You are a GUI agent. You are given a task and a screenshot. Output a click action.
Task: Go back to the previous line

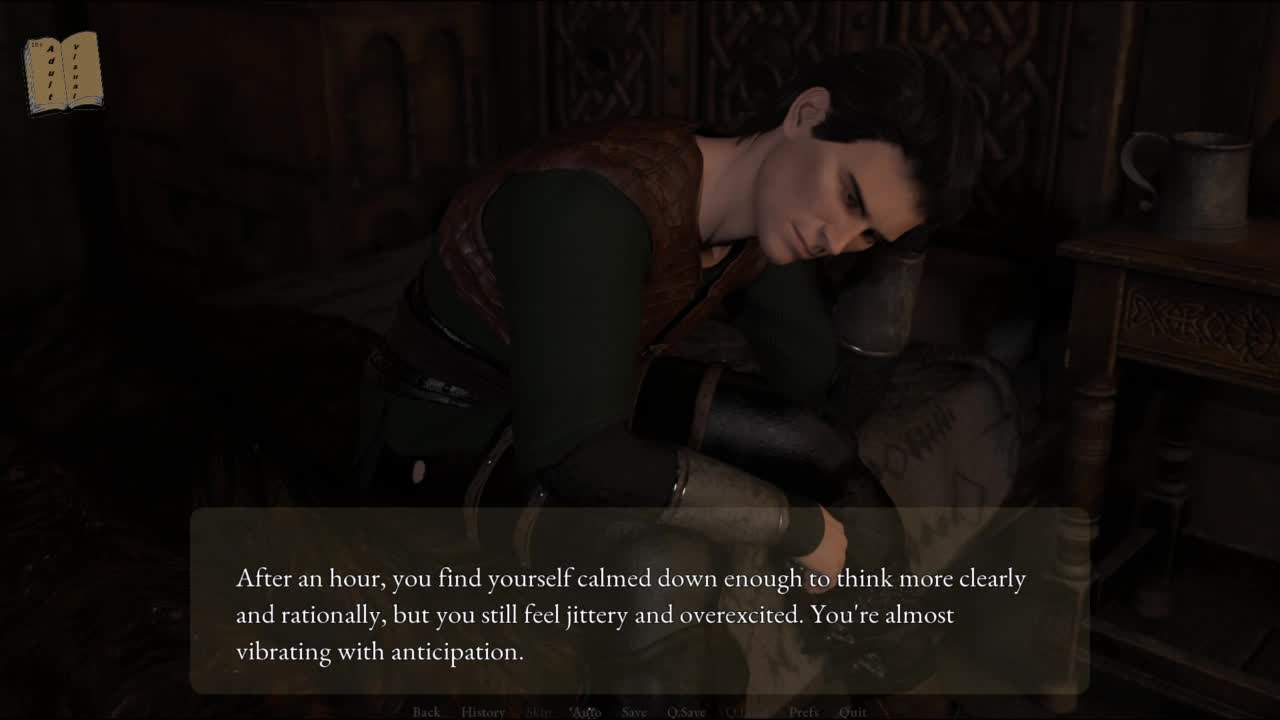(426, 712)
